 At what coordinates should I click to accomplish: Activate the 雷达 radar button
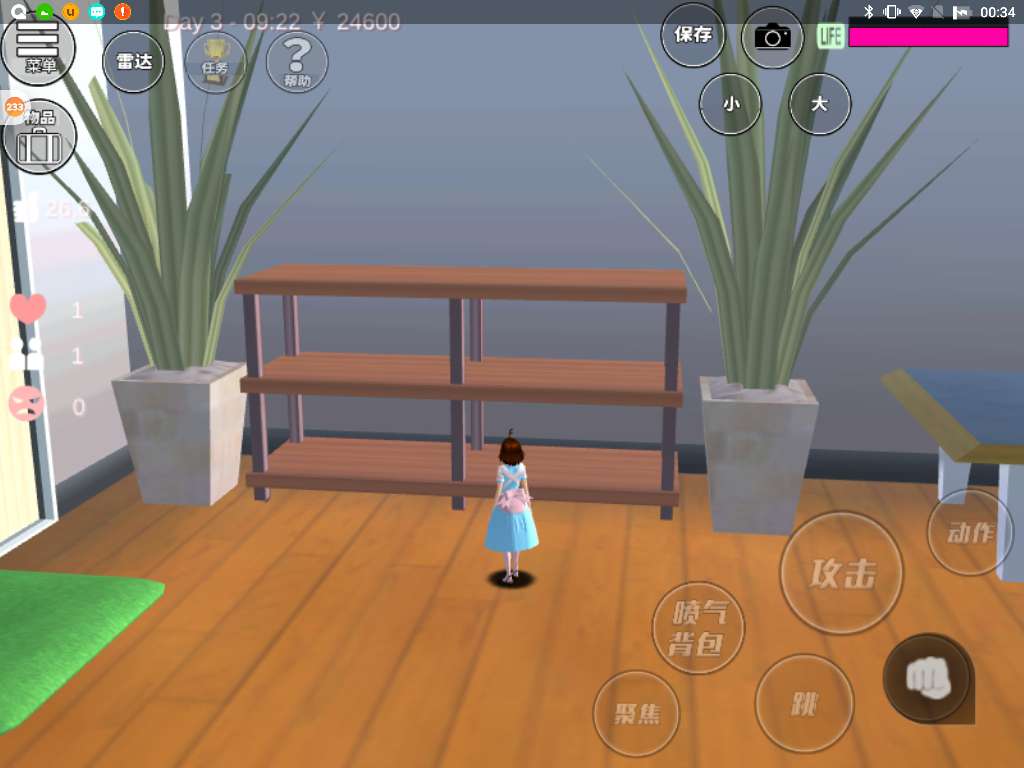pyautogui.click(x=133, y=62)
